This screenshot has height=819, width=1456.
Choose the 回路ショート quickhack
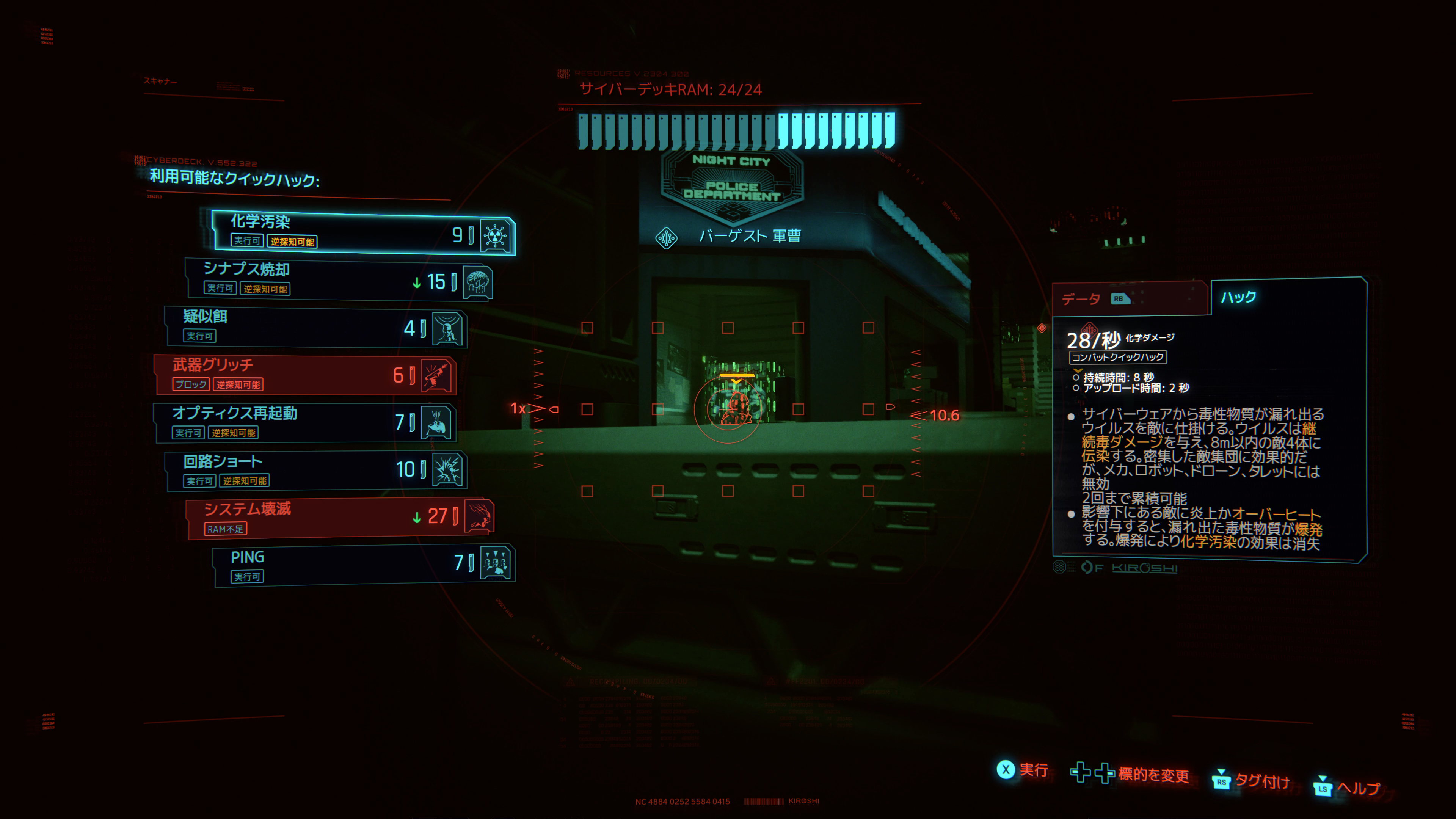coord(317,470)
